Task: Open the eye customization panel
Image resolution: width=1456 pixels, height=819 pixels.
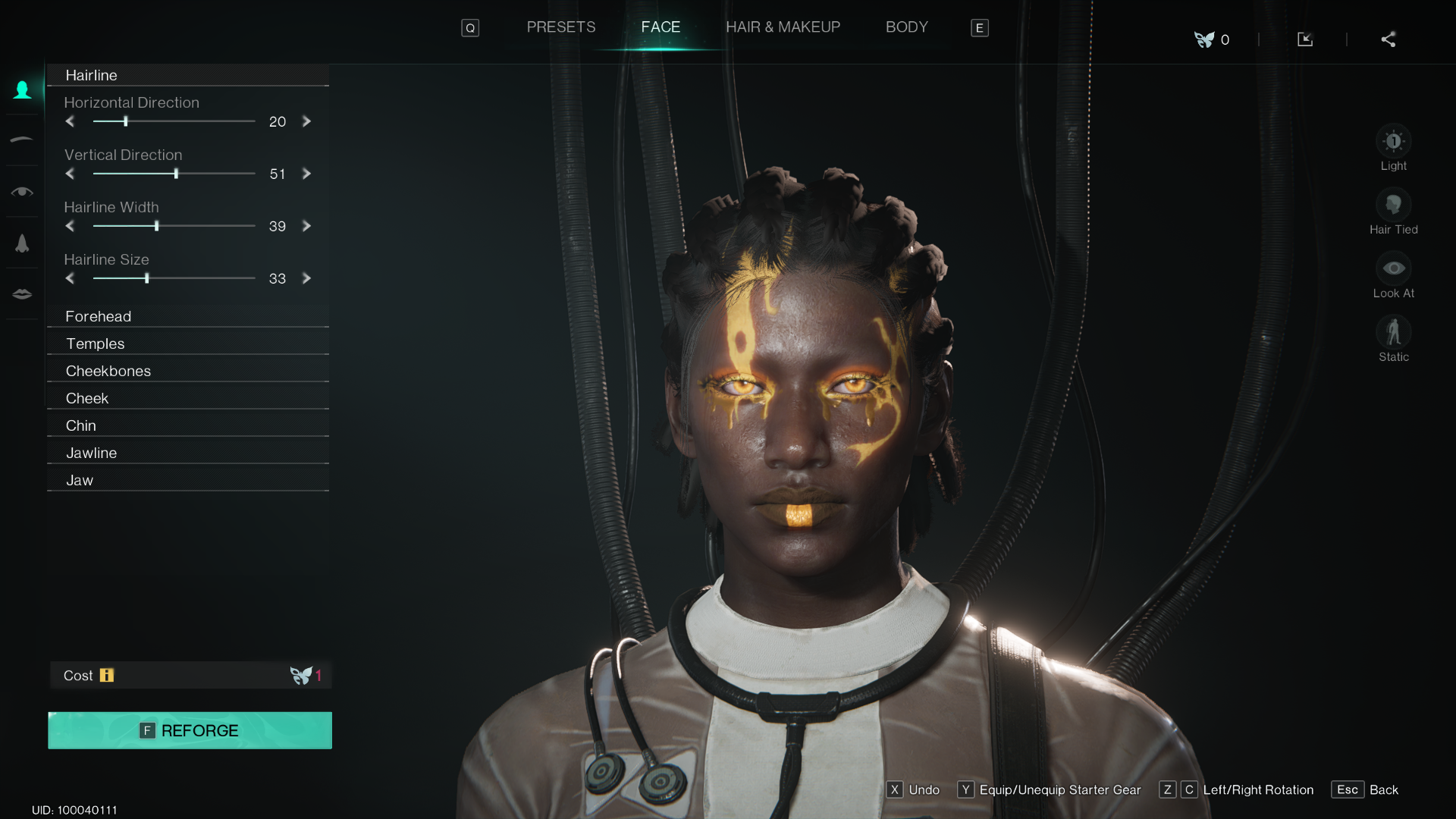Action: 22,191
